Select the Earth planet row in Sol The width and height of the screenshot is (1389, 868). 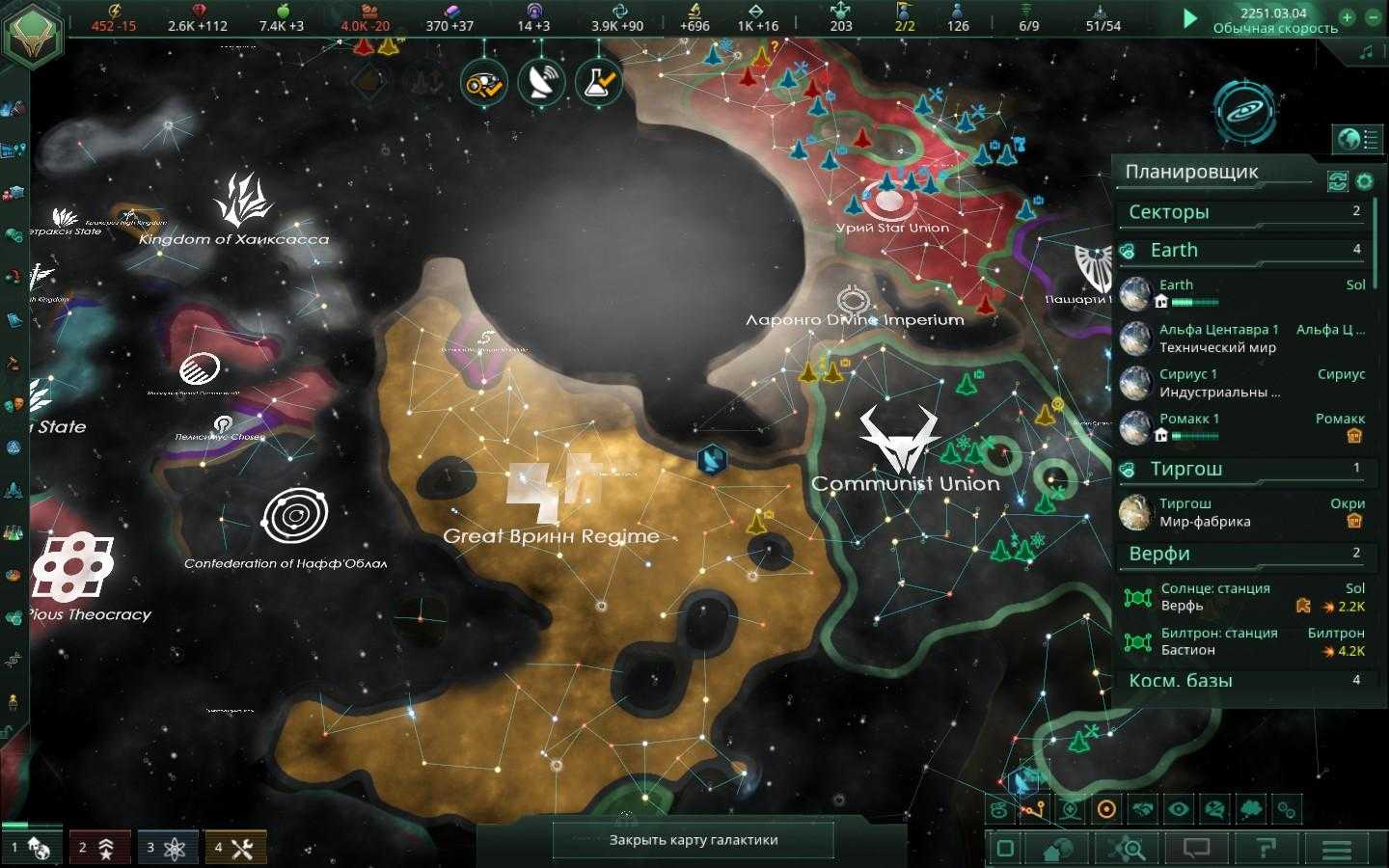(1242, 293)
